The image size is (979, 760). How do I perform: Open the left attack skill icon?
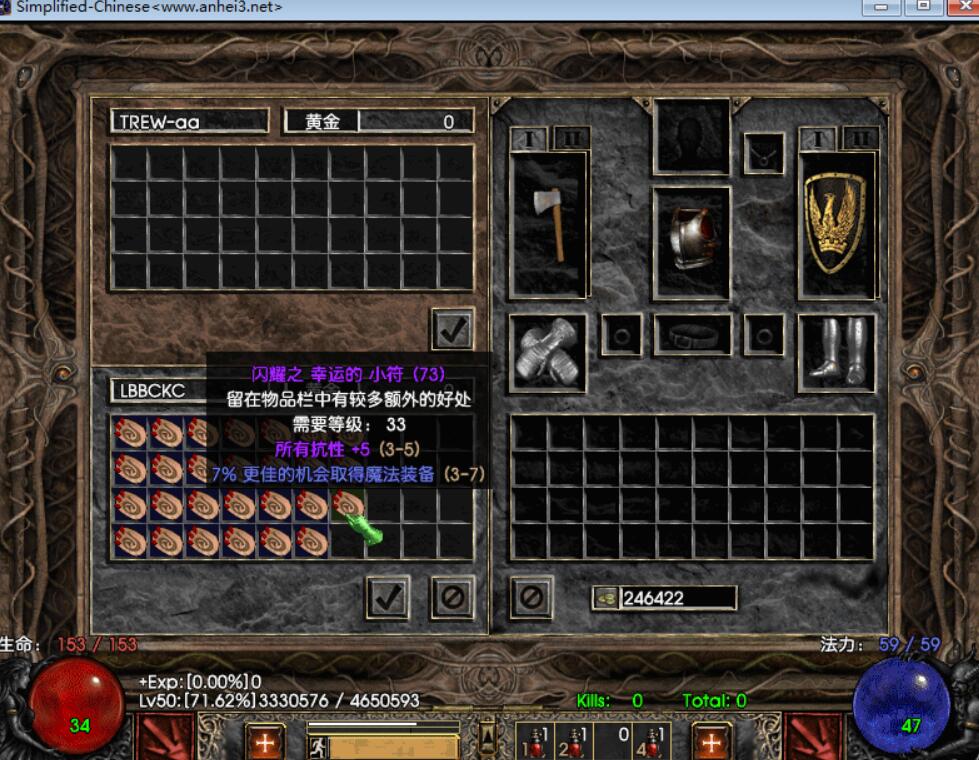click(x=164, y=740)
